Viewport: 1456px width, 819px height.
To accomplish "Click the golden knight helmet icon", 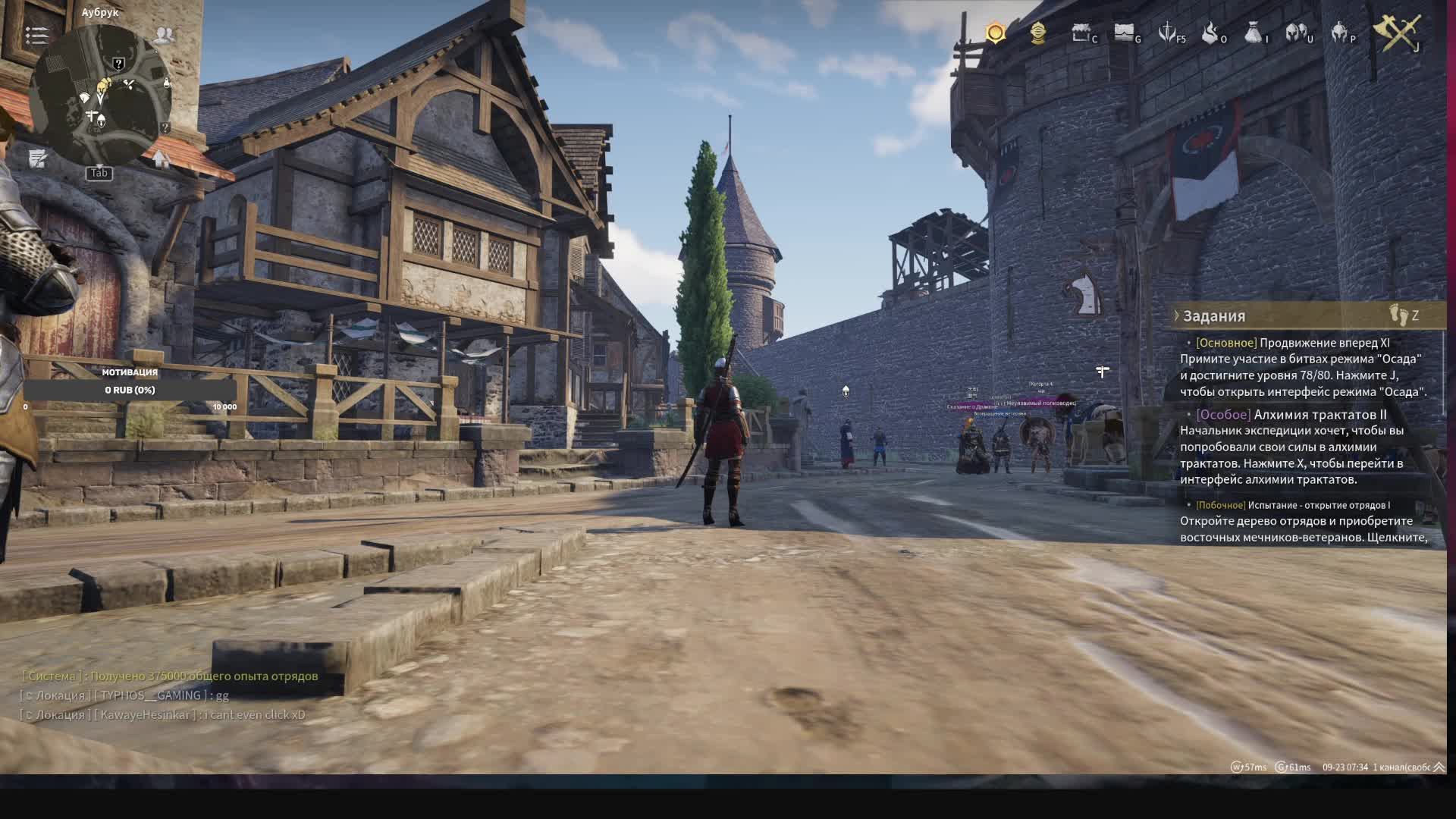I will pyautogui.click(x=1038, y=33).
